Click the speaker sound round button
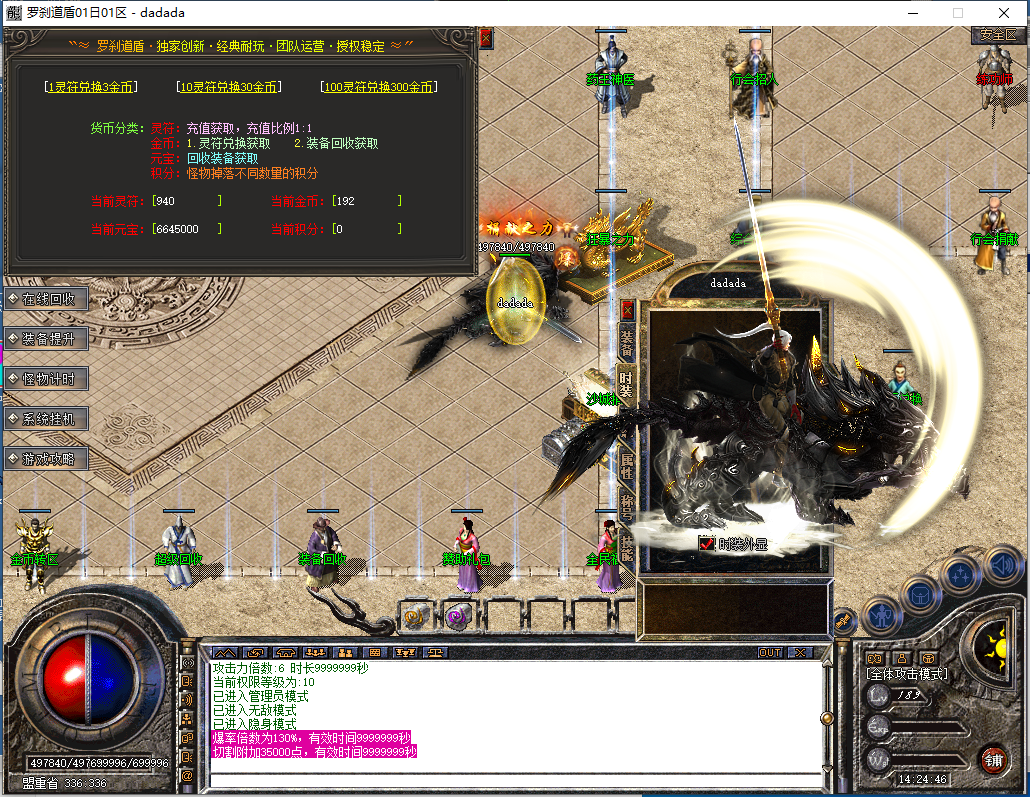The image size is (1030, 797). tap(1001, 566)
